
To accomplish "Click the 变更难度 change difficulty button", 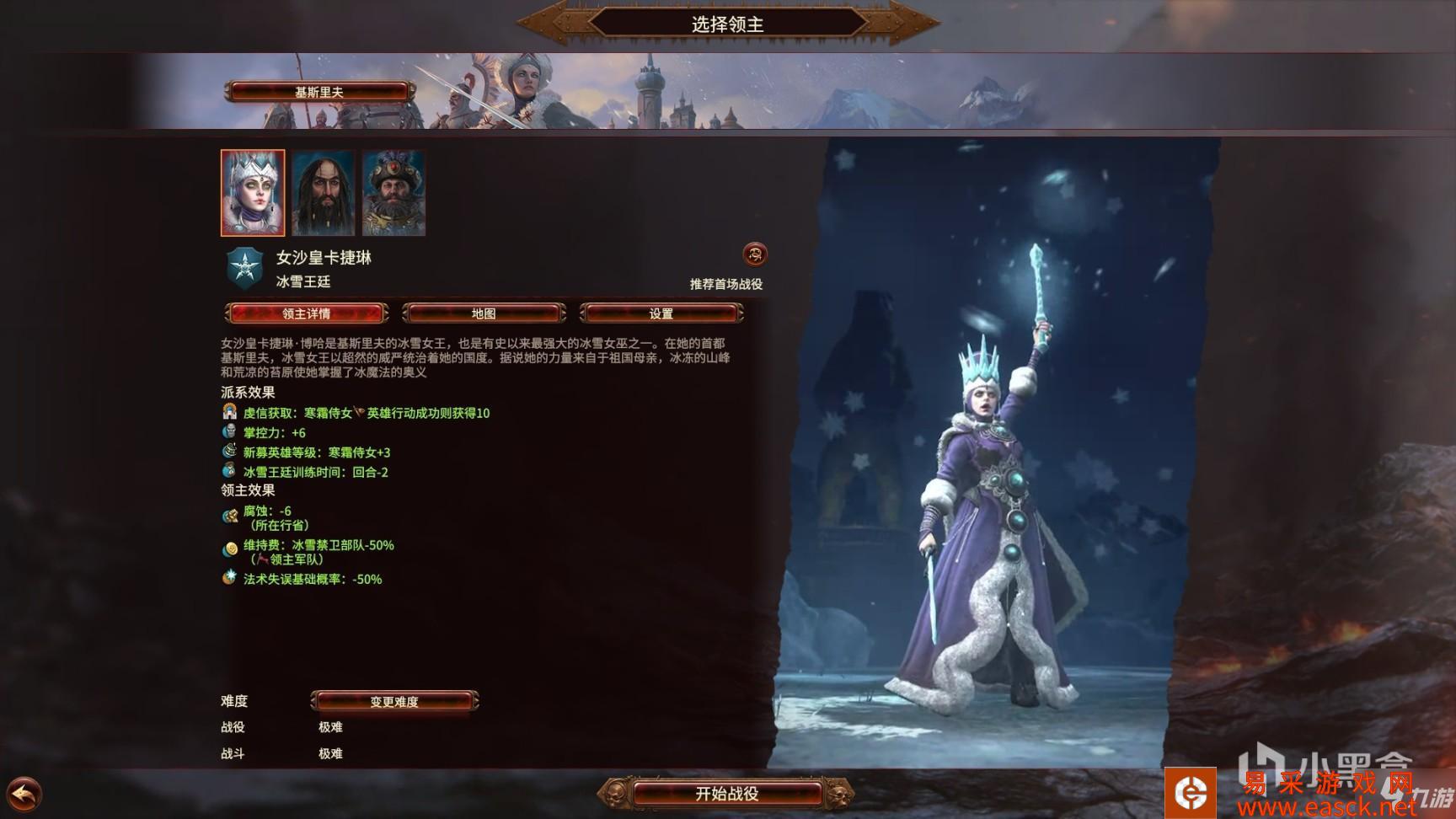I will pyautogui.click(x=393, y=701).
